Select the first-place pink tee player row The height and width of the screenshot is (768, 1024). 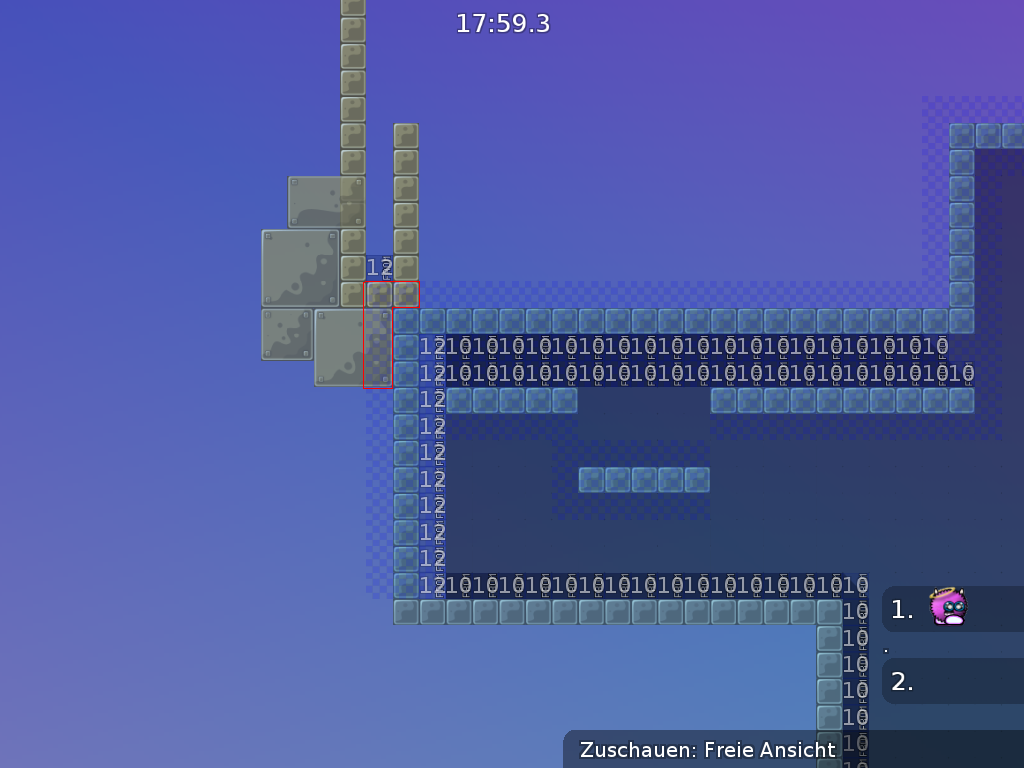[x=951, y=609]
